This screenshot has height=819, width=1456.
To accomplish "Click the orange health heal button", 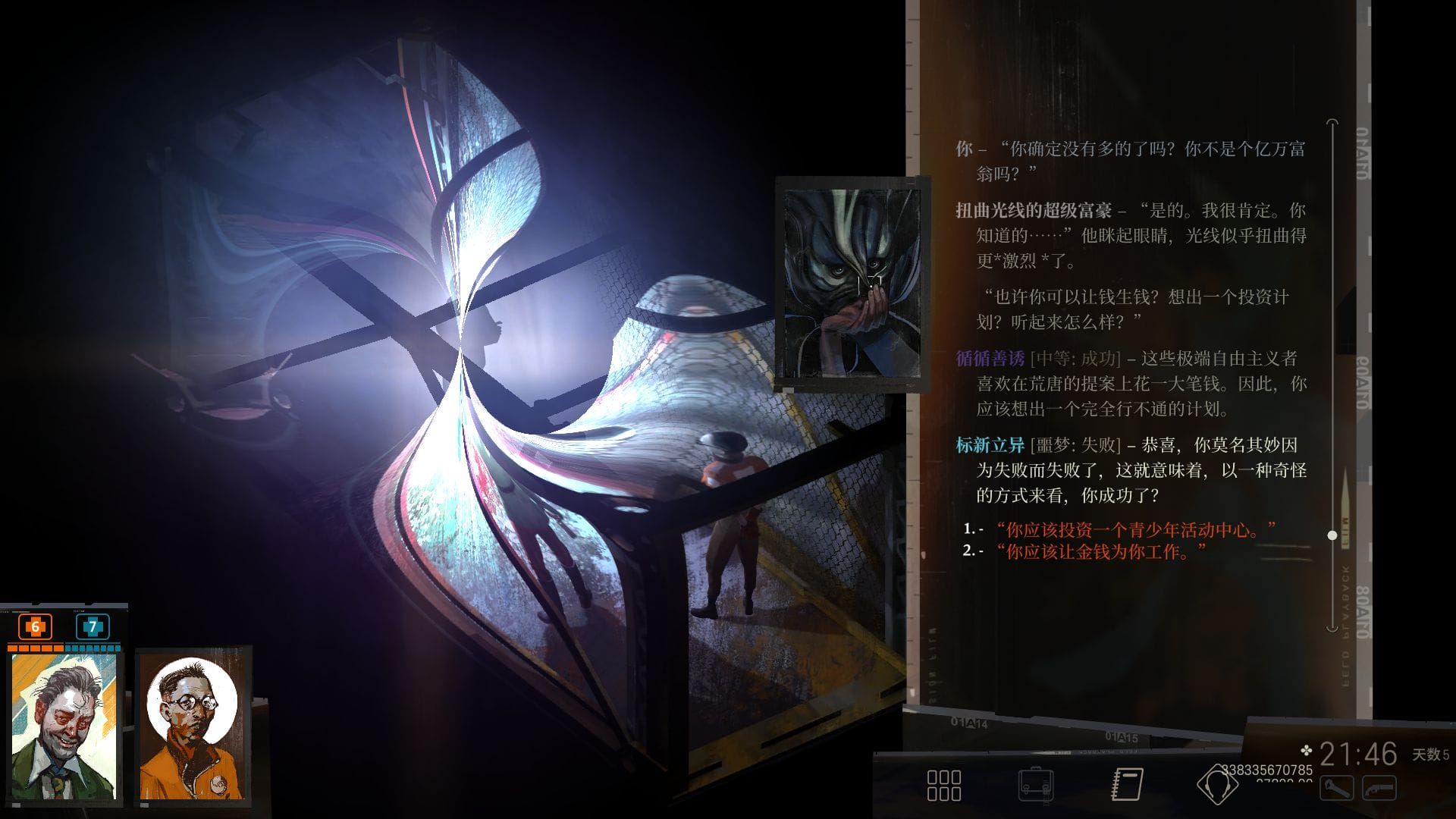I will click(x=35, y=627).
